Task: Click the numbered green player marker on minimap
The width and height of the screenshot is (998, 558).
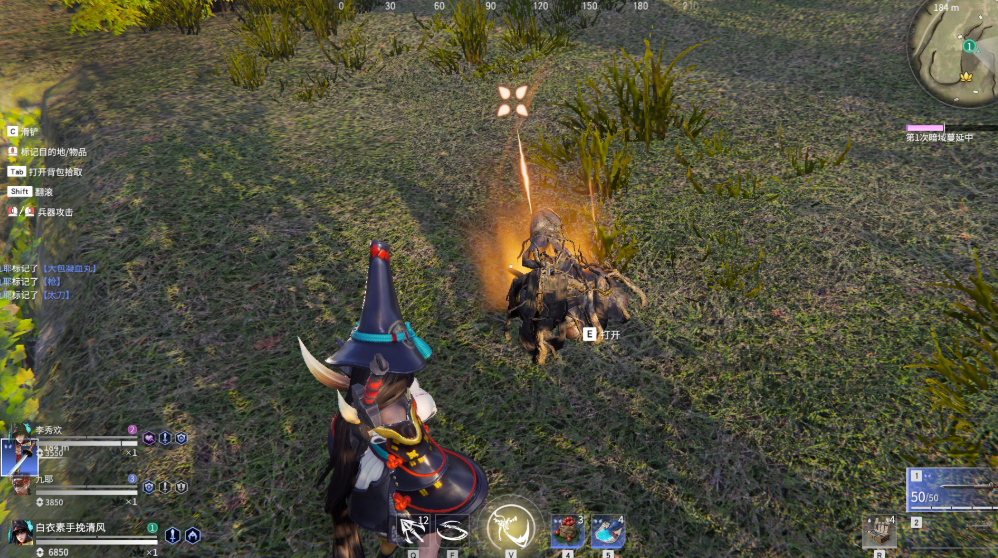Action: coord(968,46)
